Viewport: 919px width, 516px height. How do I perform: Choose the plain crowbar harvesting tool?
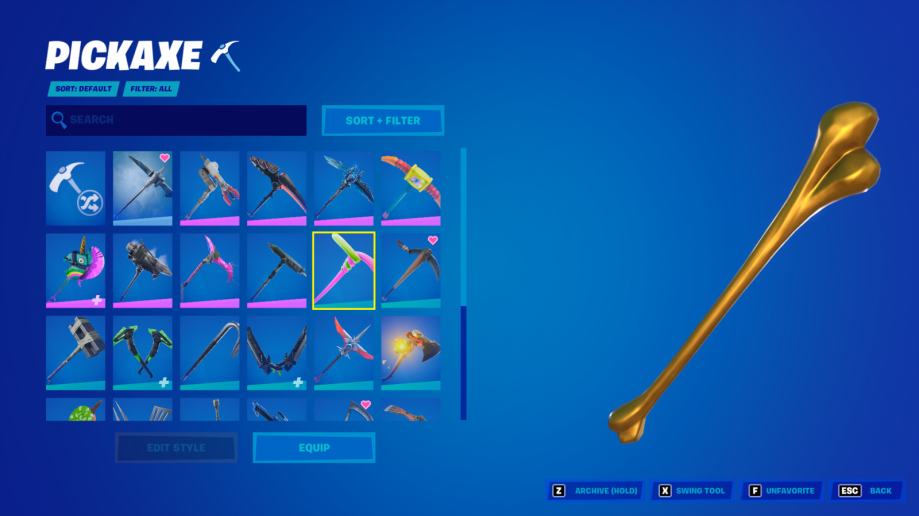point(209,352)
